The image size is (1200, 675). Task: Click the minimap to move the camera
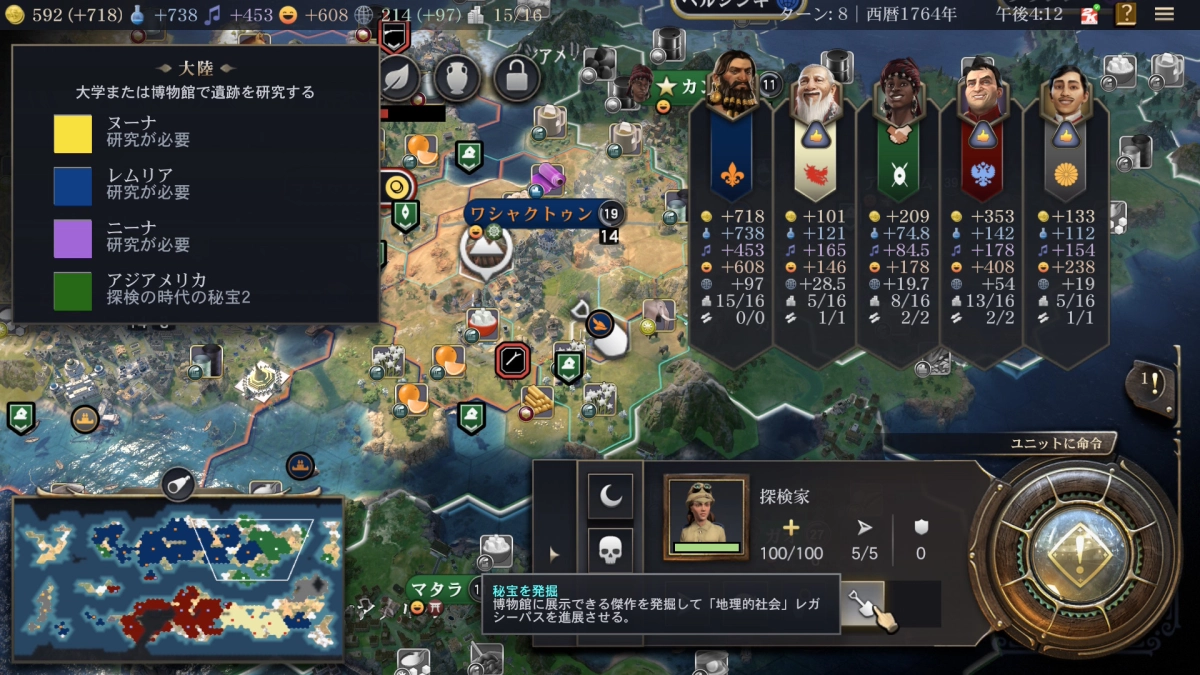[x=178, y=578]
